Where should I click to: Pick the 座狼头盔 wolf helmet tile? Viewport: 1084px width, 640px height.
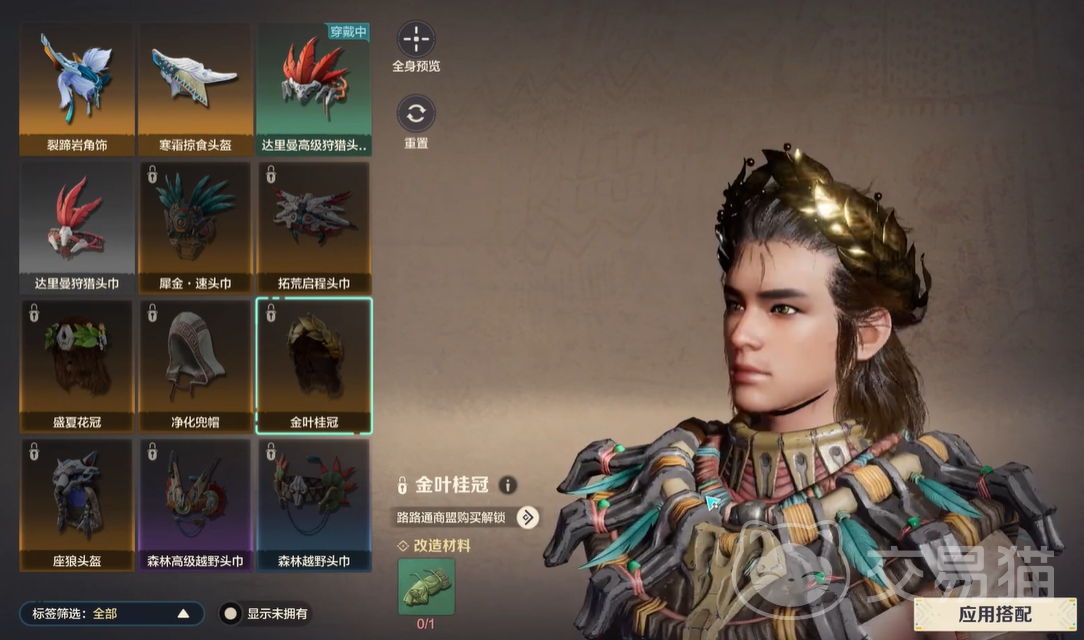click(76, 504)
